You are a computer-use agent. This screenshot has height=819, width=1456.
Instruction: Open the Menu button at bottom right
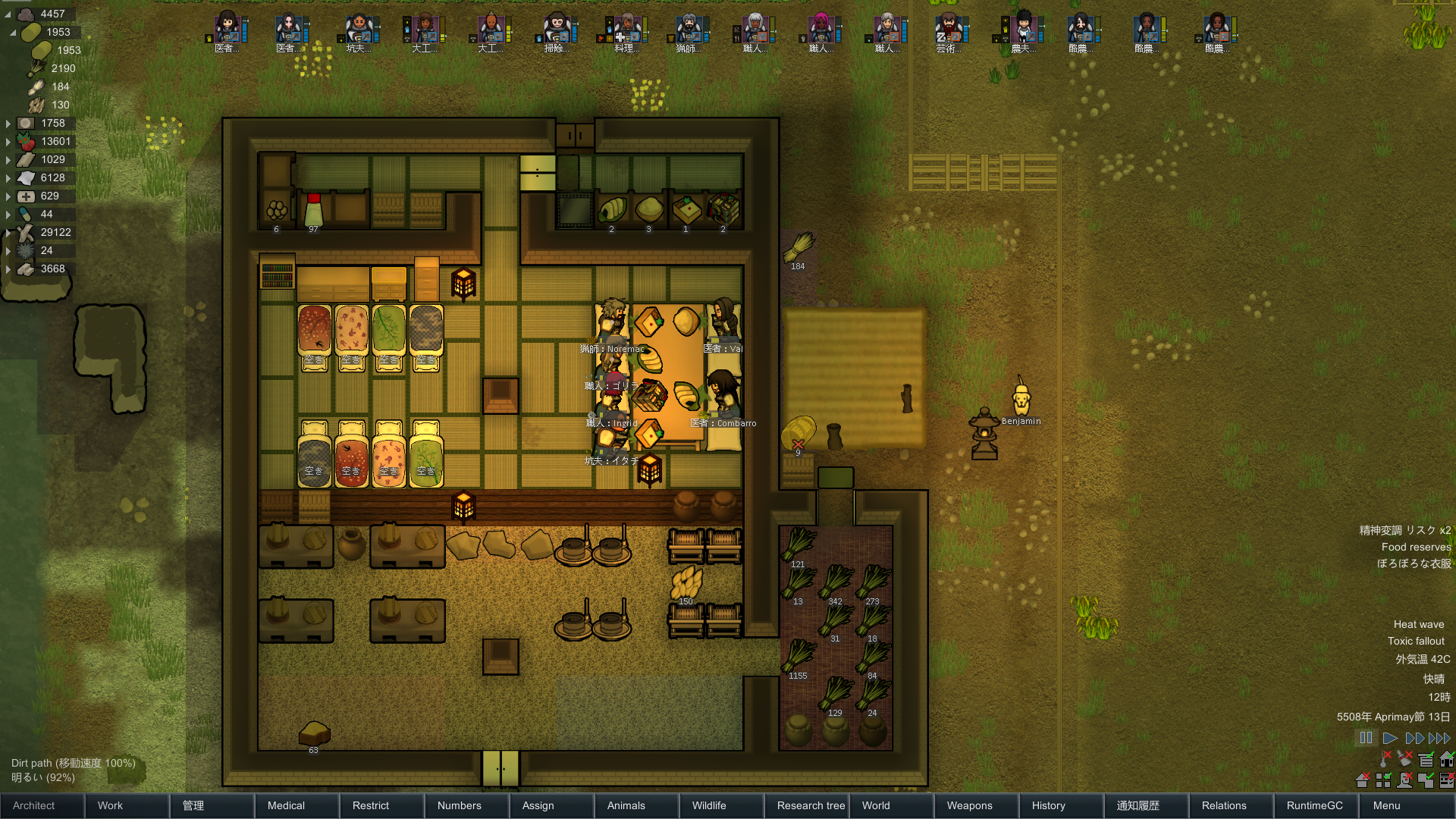pyautogui.click(x=1385, y=805)
